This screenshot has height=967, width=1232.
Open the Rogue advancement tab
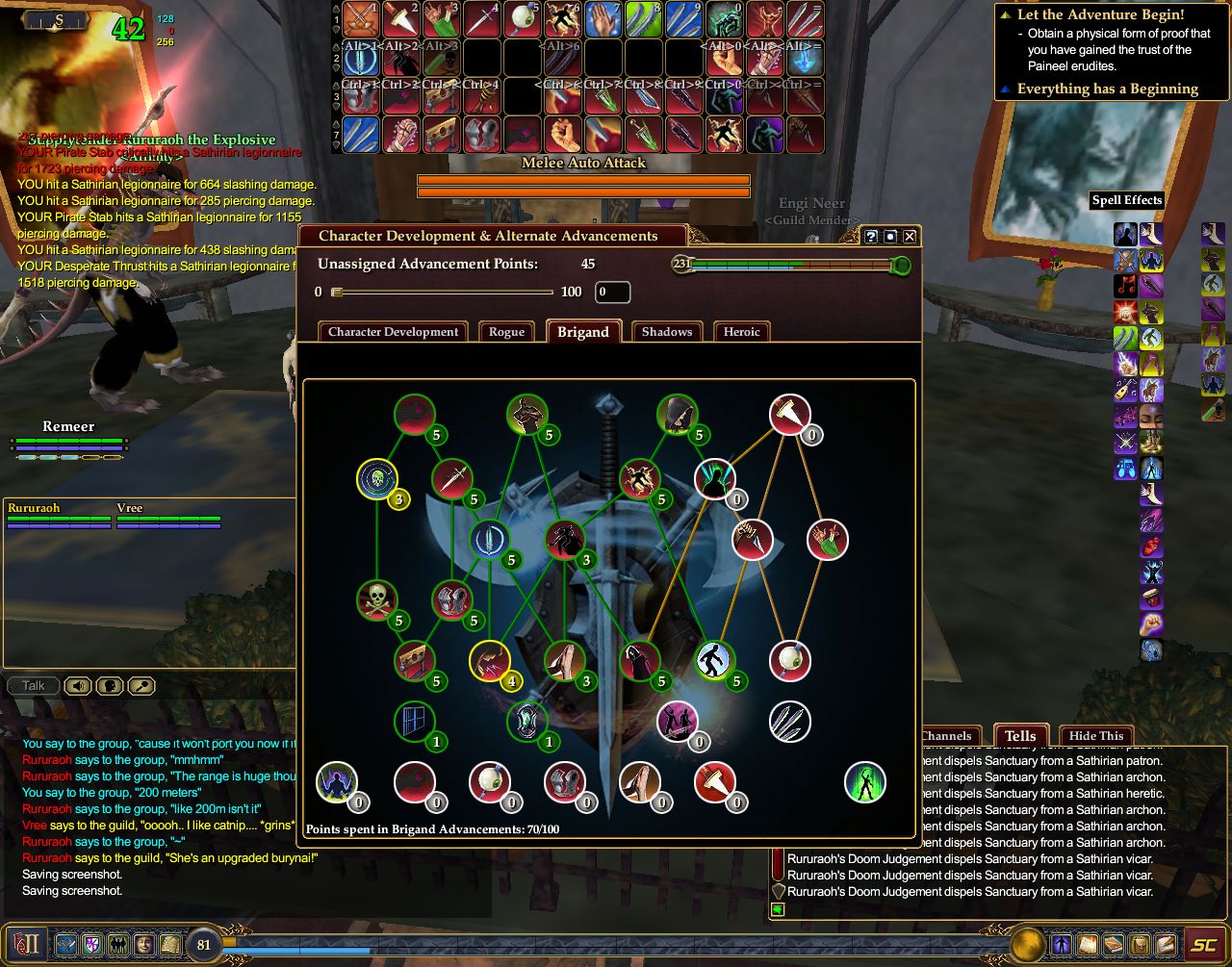pyautogui.click(x=506, y=332)
